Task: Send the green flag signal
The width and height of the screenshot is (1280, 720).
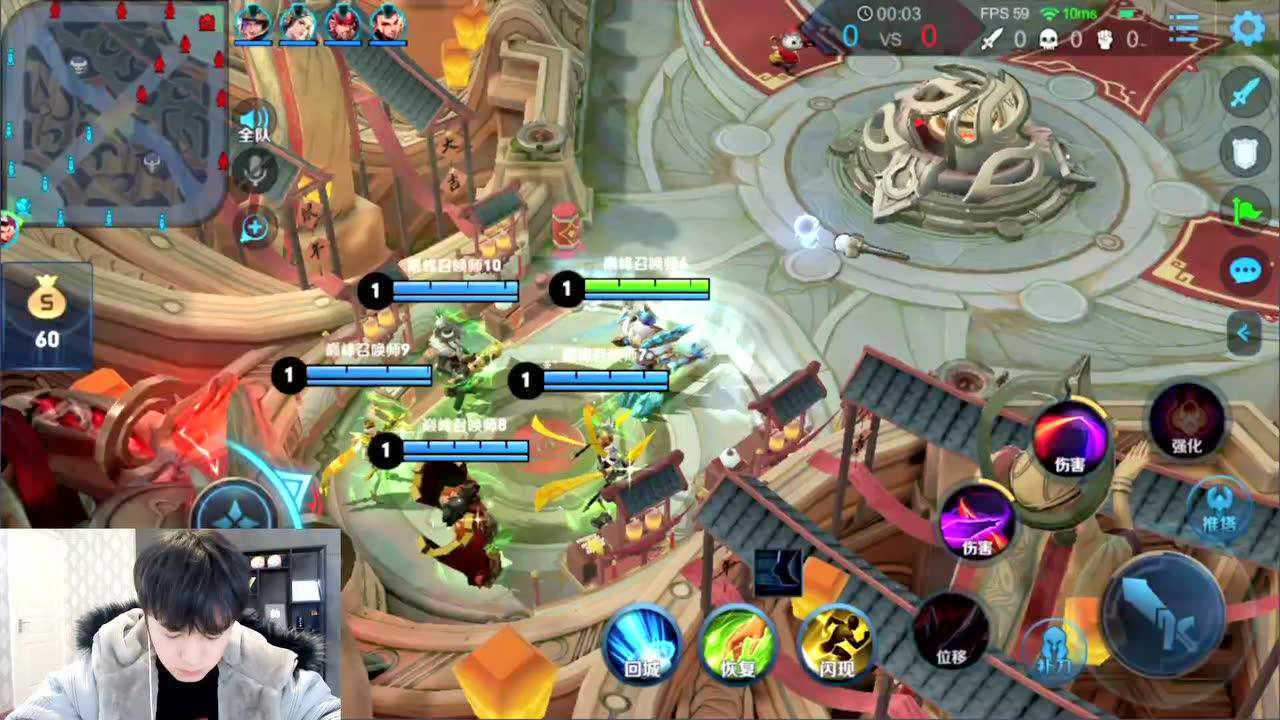Action: tap(1245, 210)
